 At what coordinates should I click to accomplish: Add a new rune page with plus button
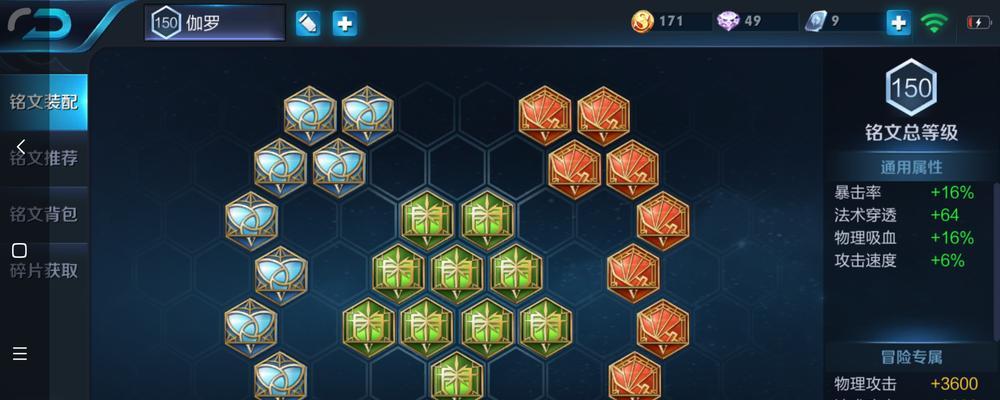345,23
